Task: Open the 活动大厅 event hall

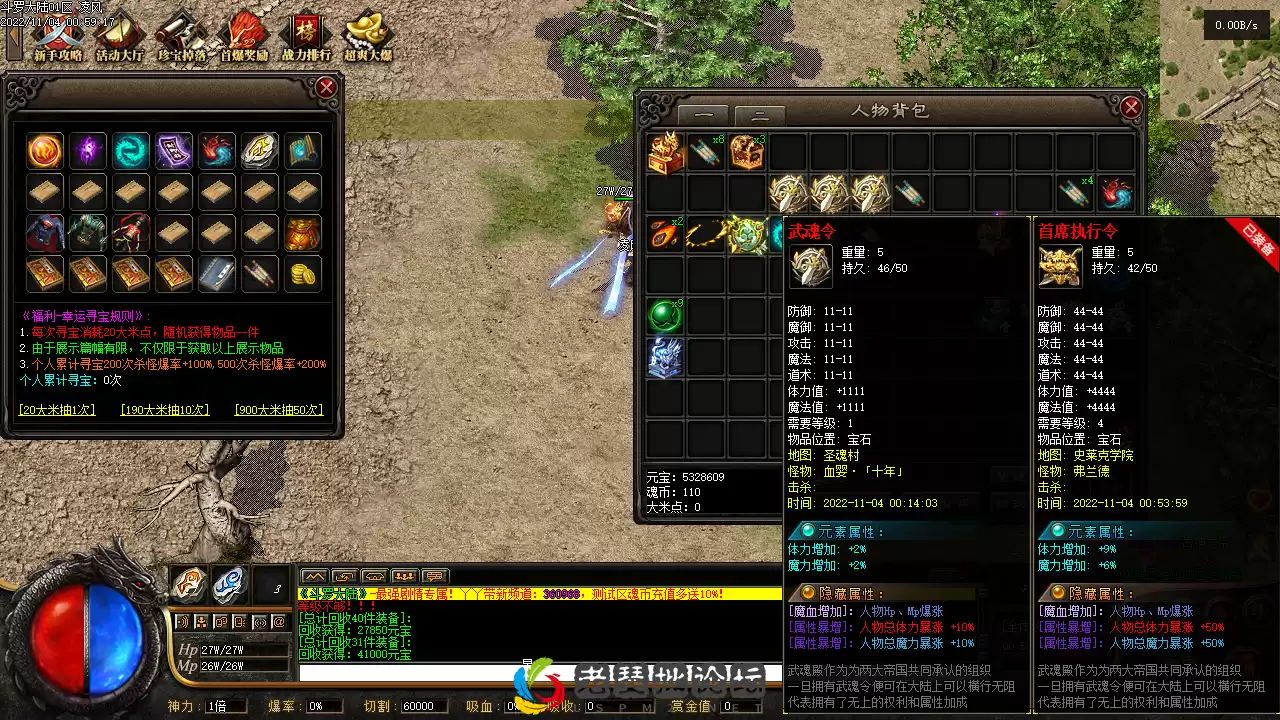Action: click(x=120, y=38)
